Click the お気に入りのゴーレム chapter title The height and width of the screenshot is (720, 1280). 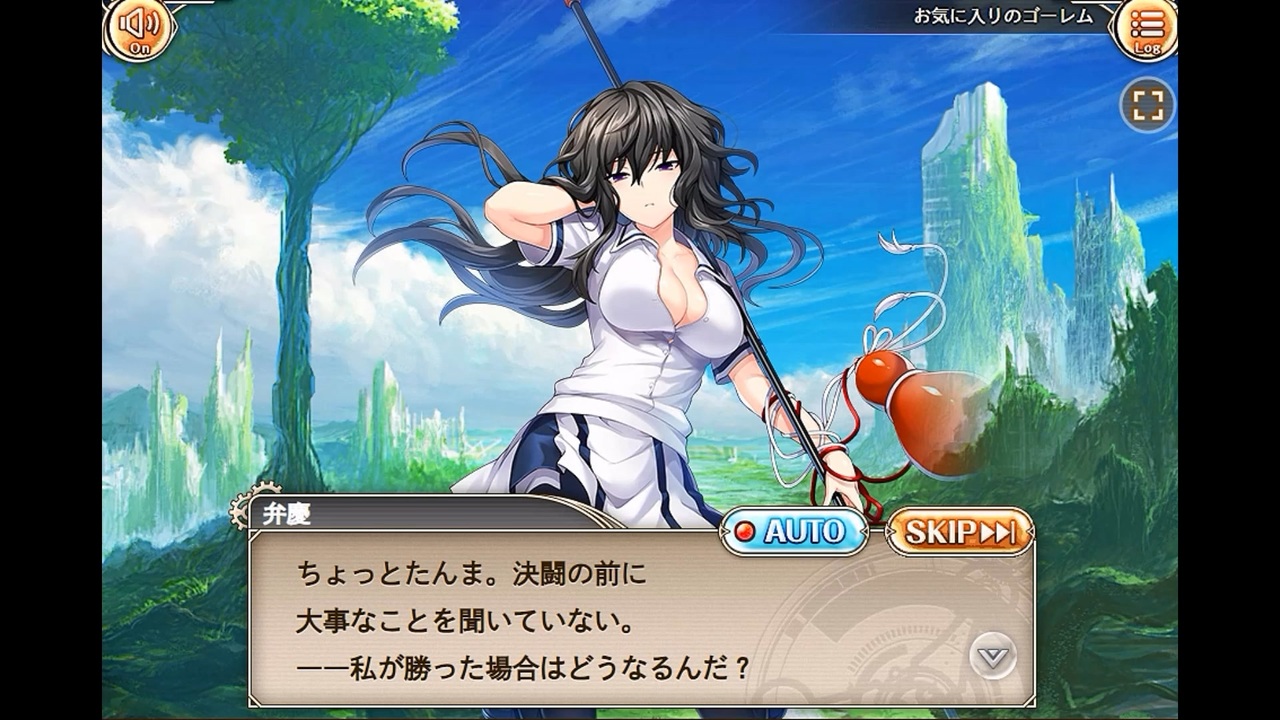pyautogui.click(x=1003, y=14)
